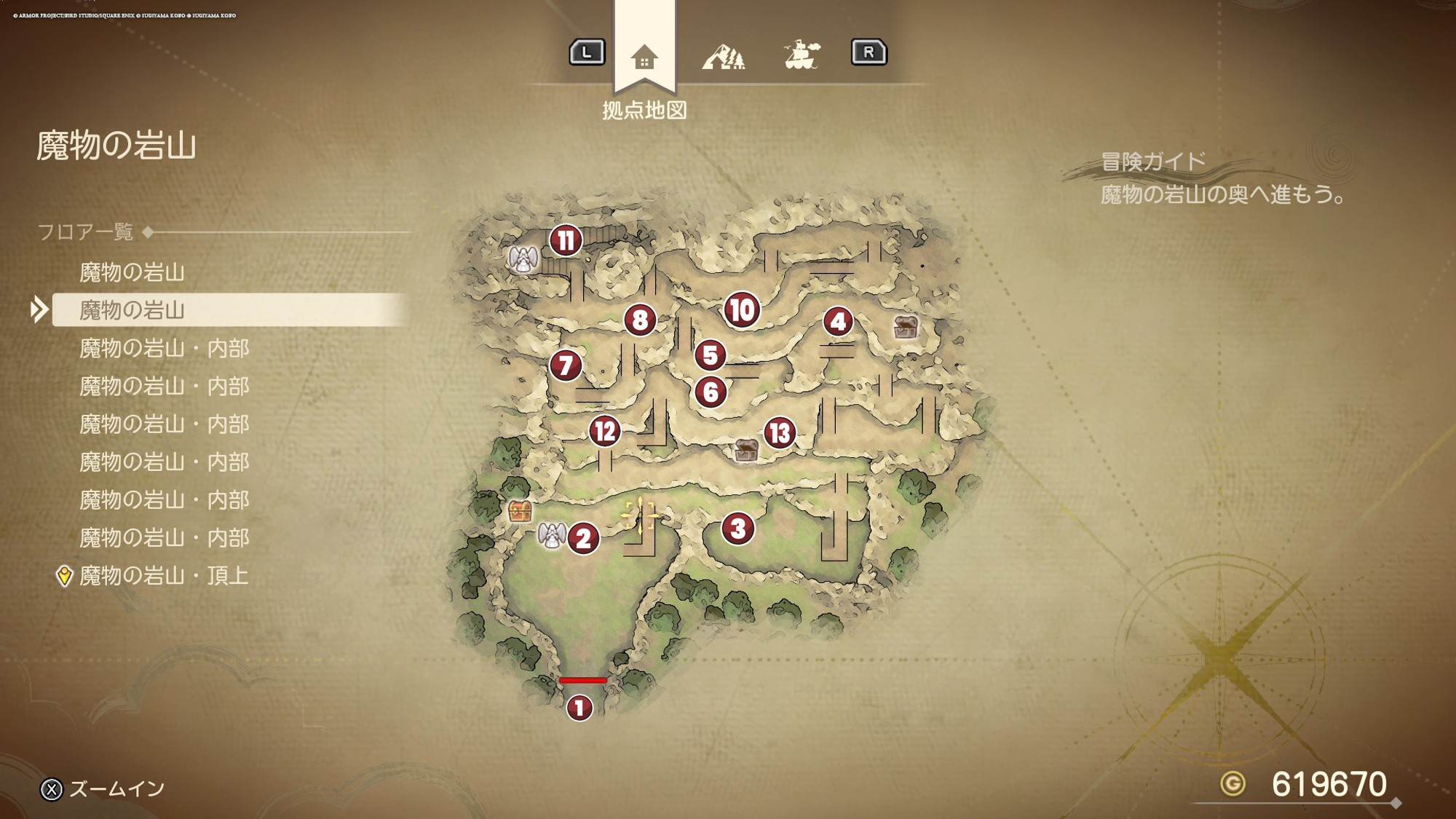The image size is (1456, 819).
Task: Choose map marker number 3
Action: 738,529
